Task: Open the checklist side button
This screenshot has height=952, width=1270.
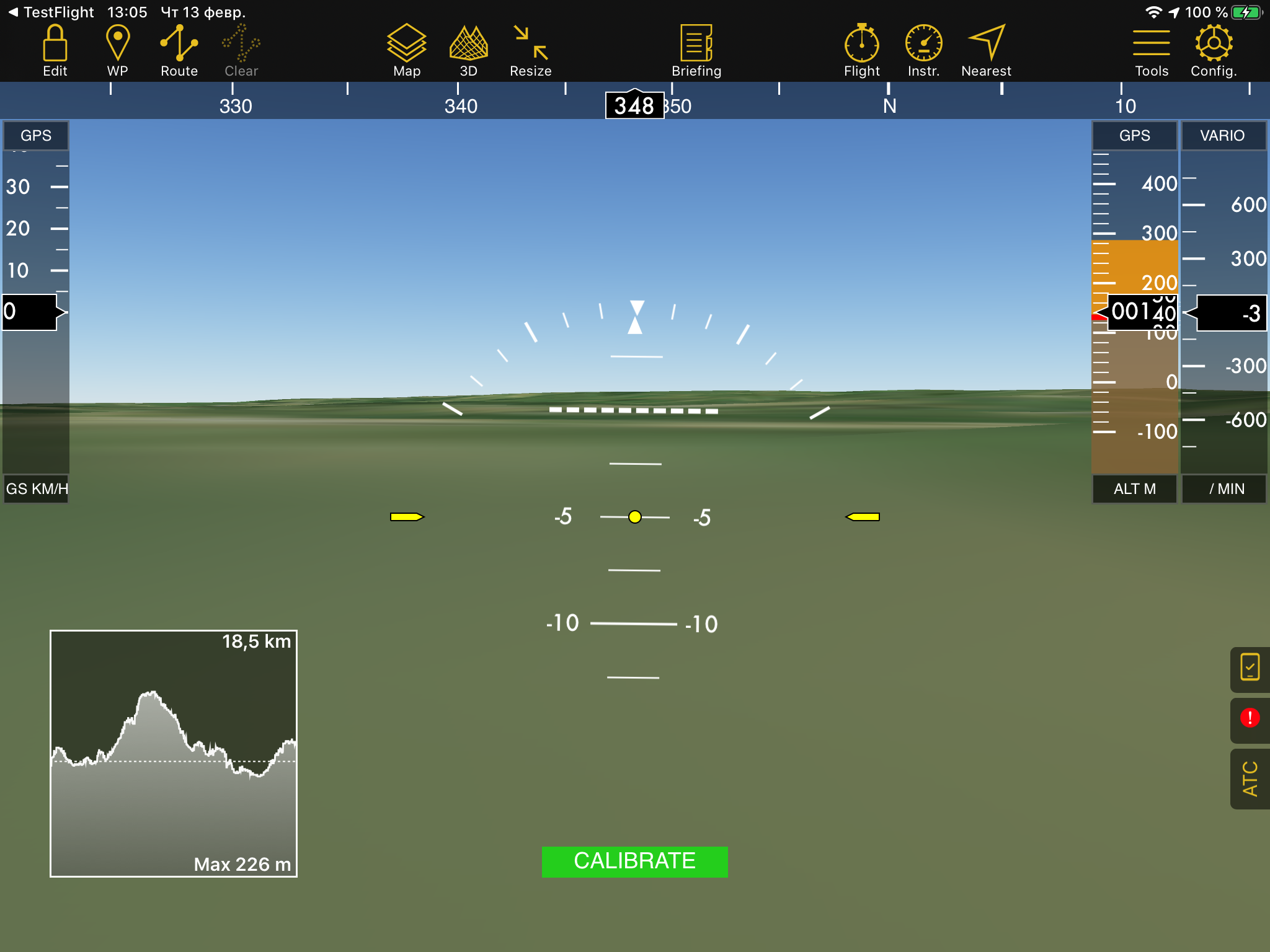Action: point(1250,668)
